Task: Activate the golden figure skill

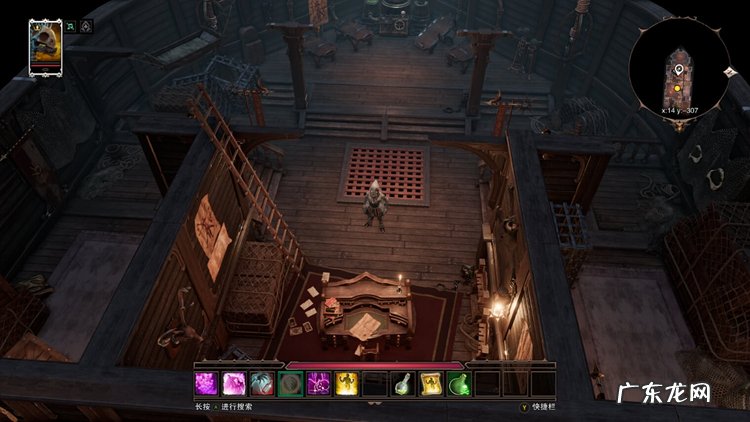Action: pyautogui.click(x=346, y=383)
